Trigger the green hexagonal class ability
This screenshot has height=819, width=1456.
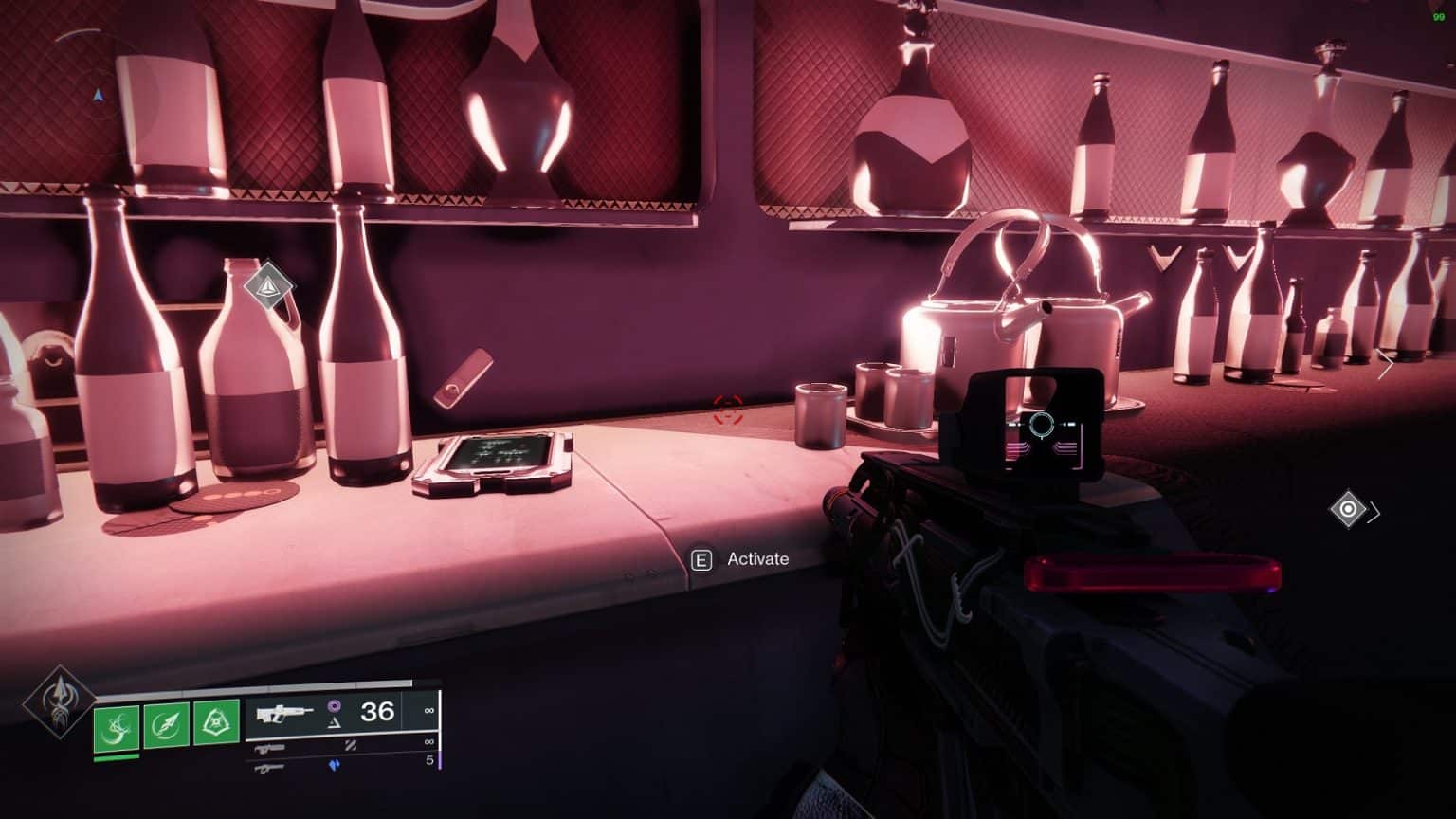tap(216, 725)
